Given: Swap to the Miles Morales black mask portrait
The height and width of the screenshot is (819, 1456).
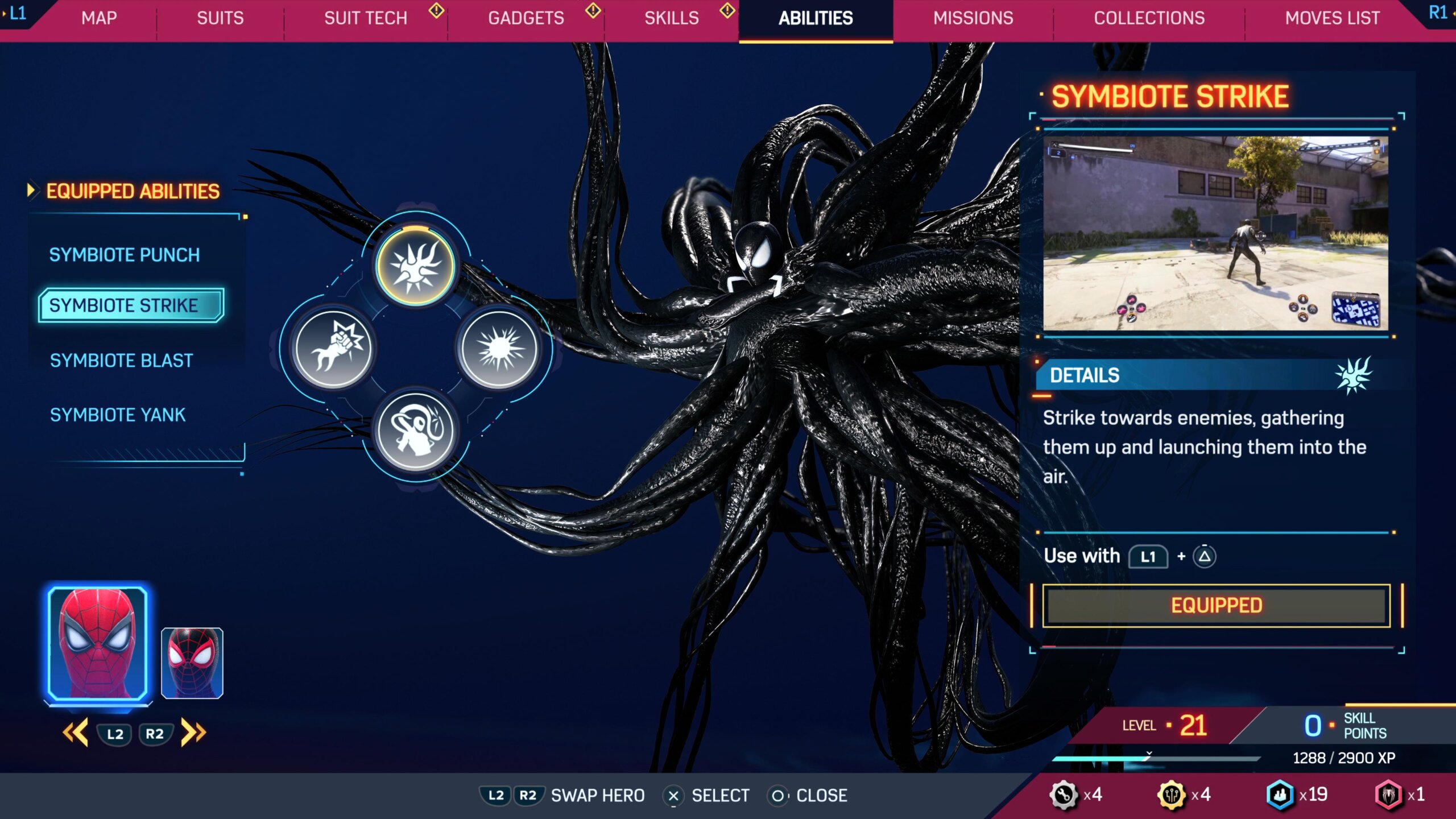Looking at the screenshot, I should pyautogui.click(x=192, y=663).
